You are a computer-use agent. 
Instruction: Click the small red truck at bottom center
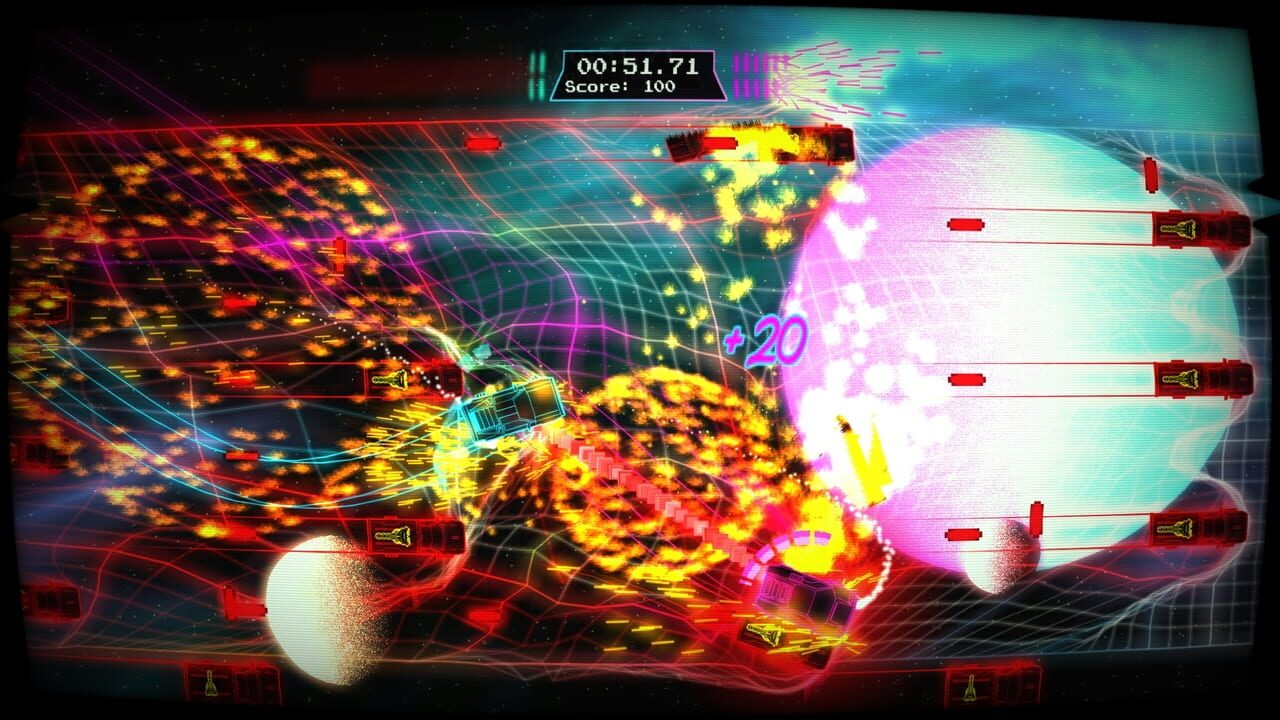(764, 634)
